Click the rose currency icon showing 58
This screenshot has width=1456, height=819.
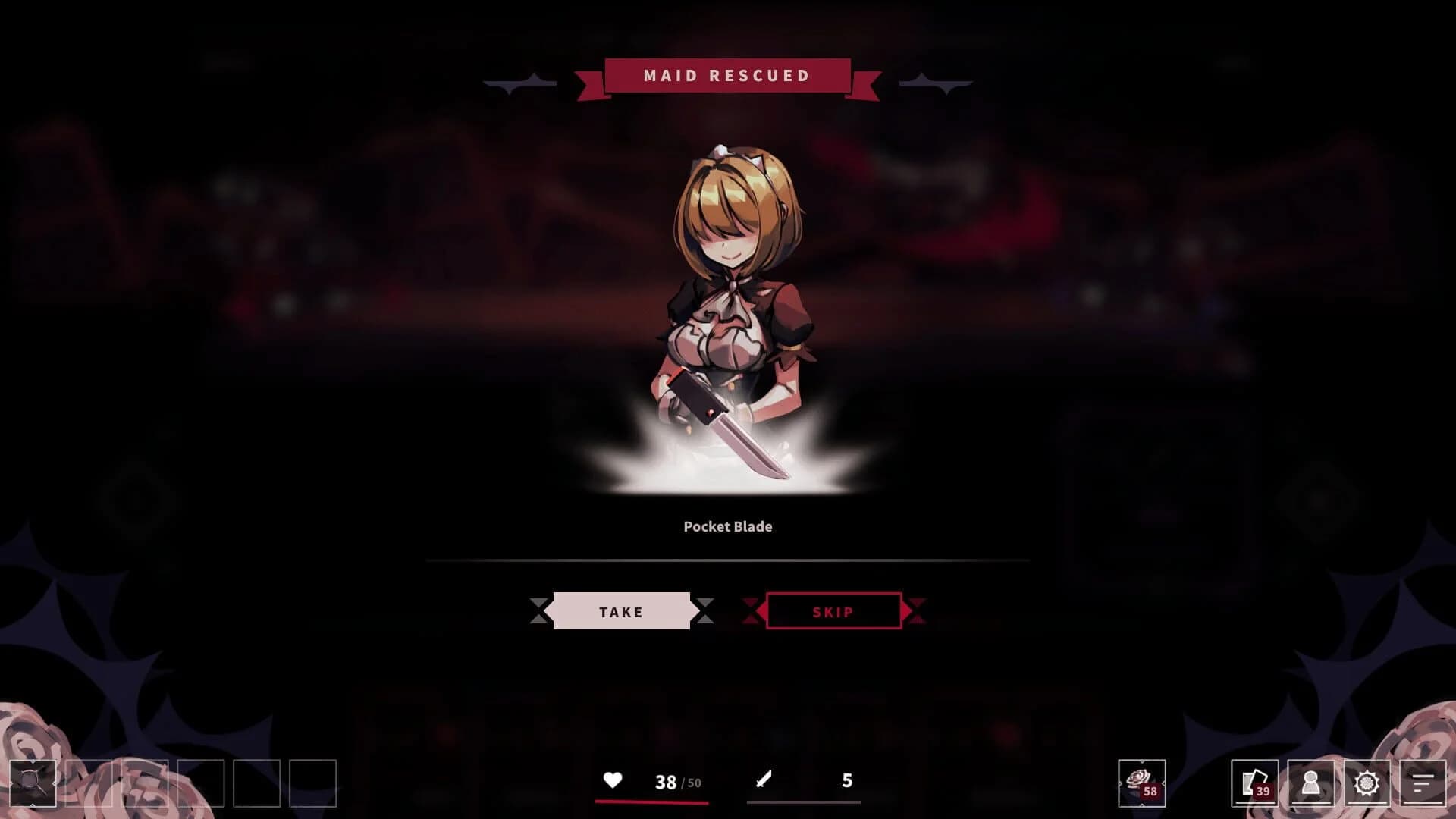tap(1142, 783)
